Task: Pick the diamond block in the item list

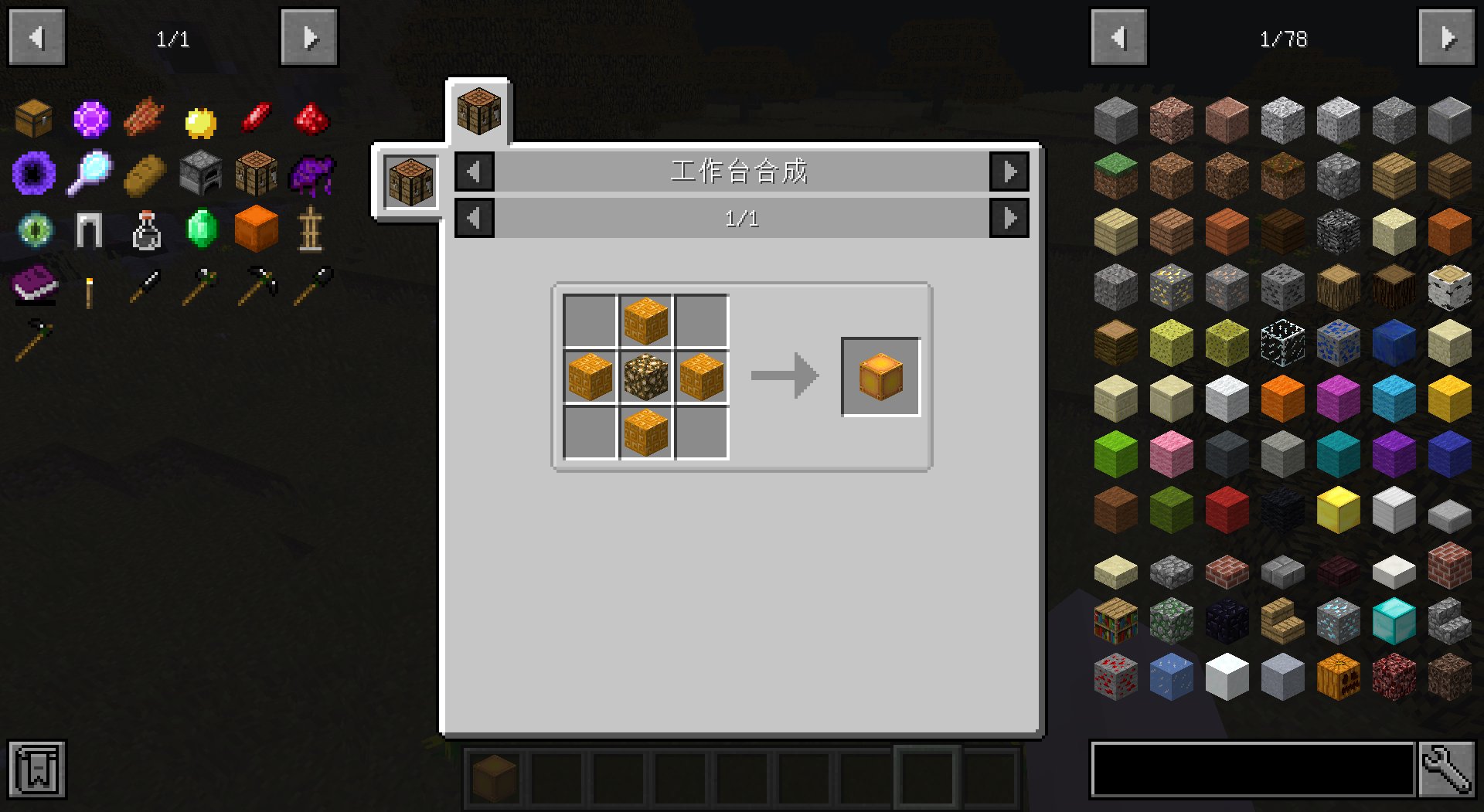Action: click(x=1394, y=620)
